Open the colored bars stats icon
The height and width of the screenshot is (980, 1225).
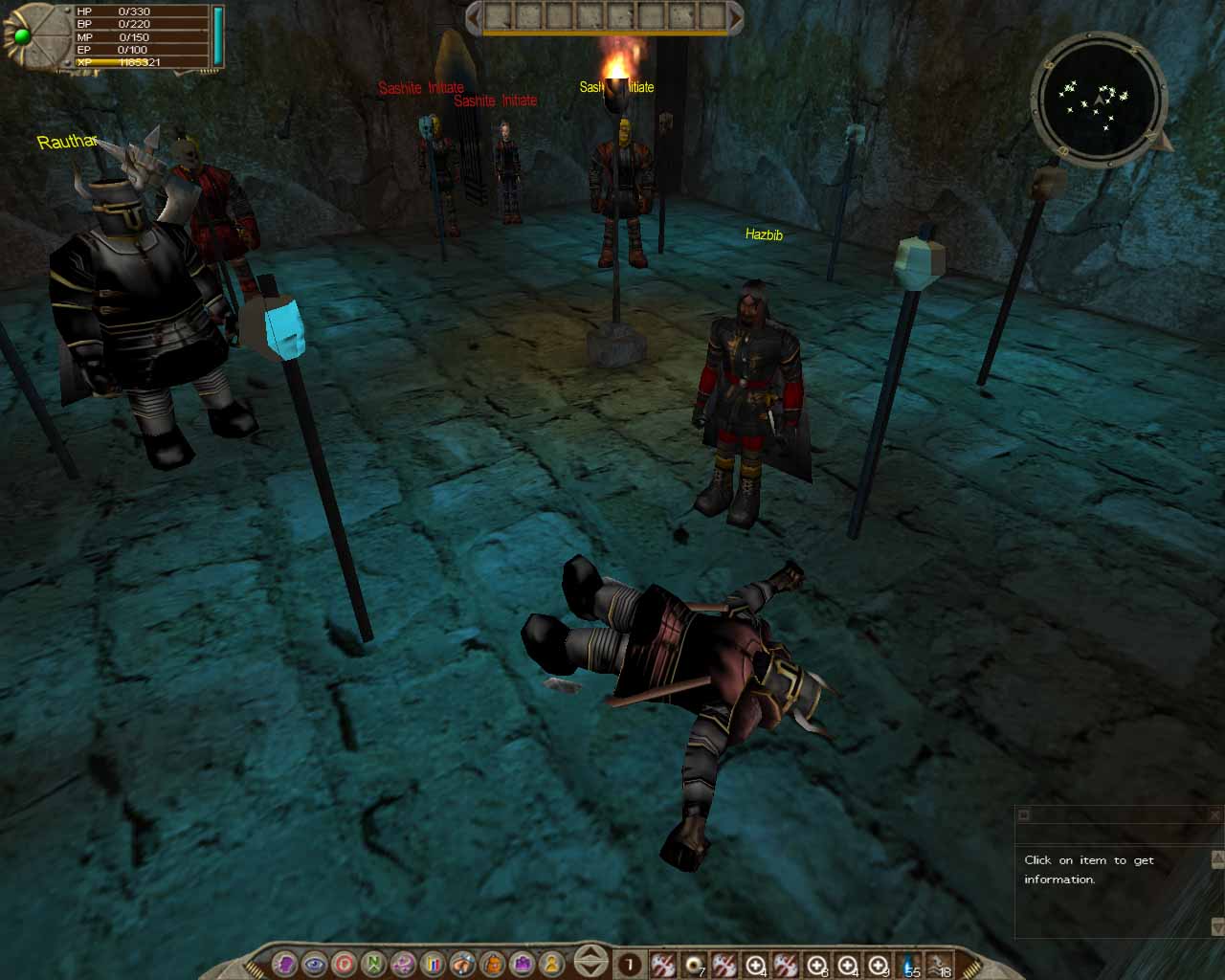pyautogui.click(x=432, y=965)
